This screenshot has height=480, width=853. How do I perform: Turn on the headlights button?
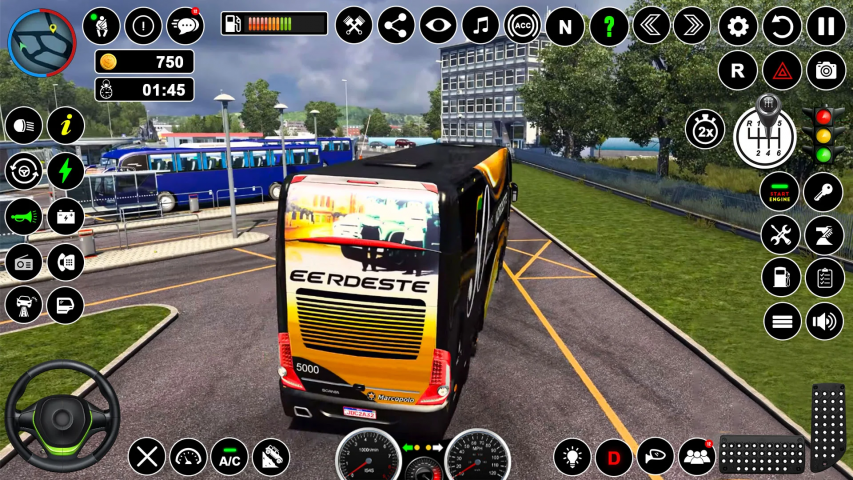click(x=23, y=126)
